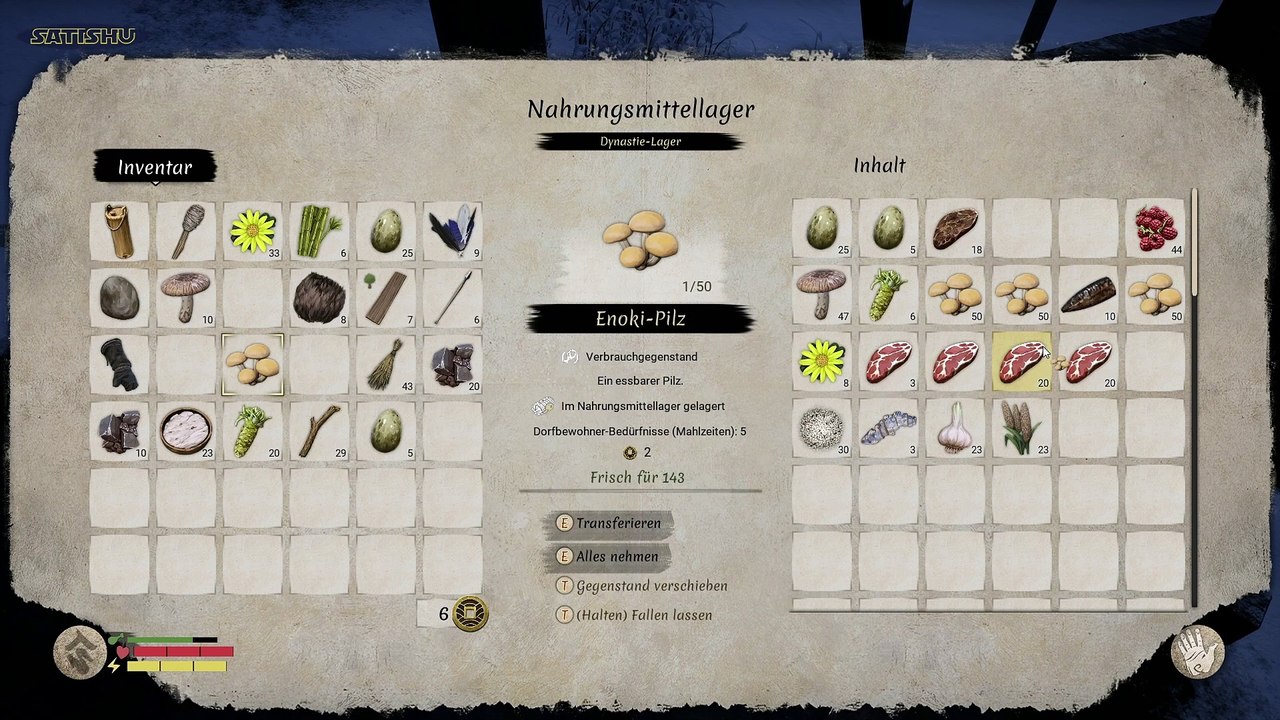Select the feathers stack in the inventory
Screen dimensions: 1280x720
[452, 231]
